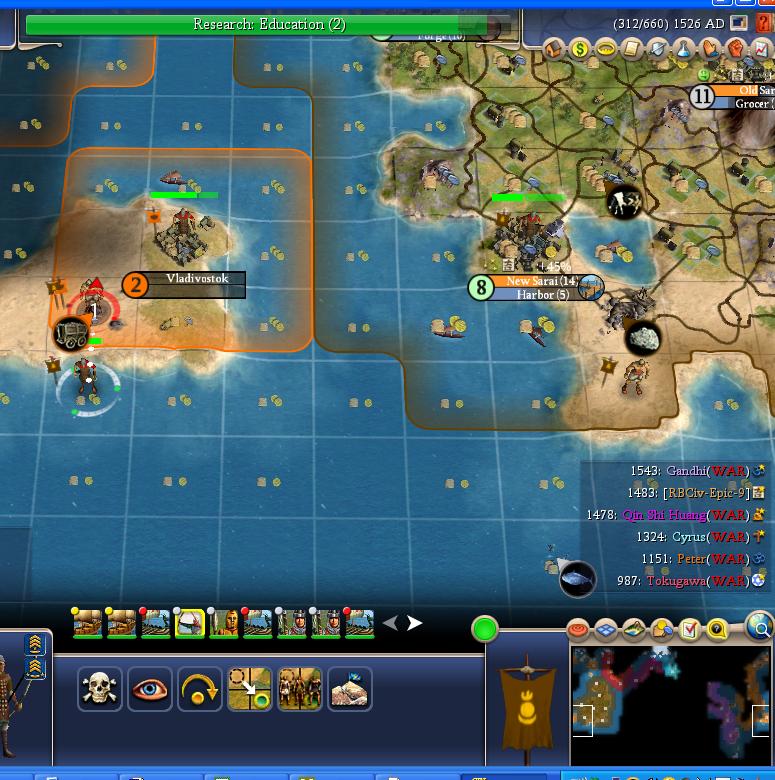End turn with the green orb button
Screen dimensions: 775x780
(x=485, y=629)
